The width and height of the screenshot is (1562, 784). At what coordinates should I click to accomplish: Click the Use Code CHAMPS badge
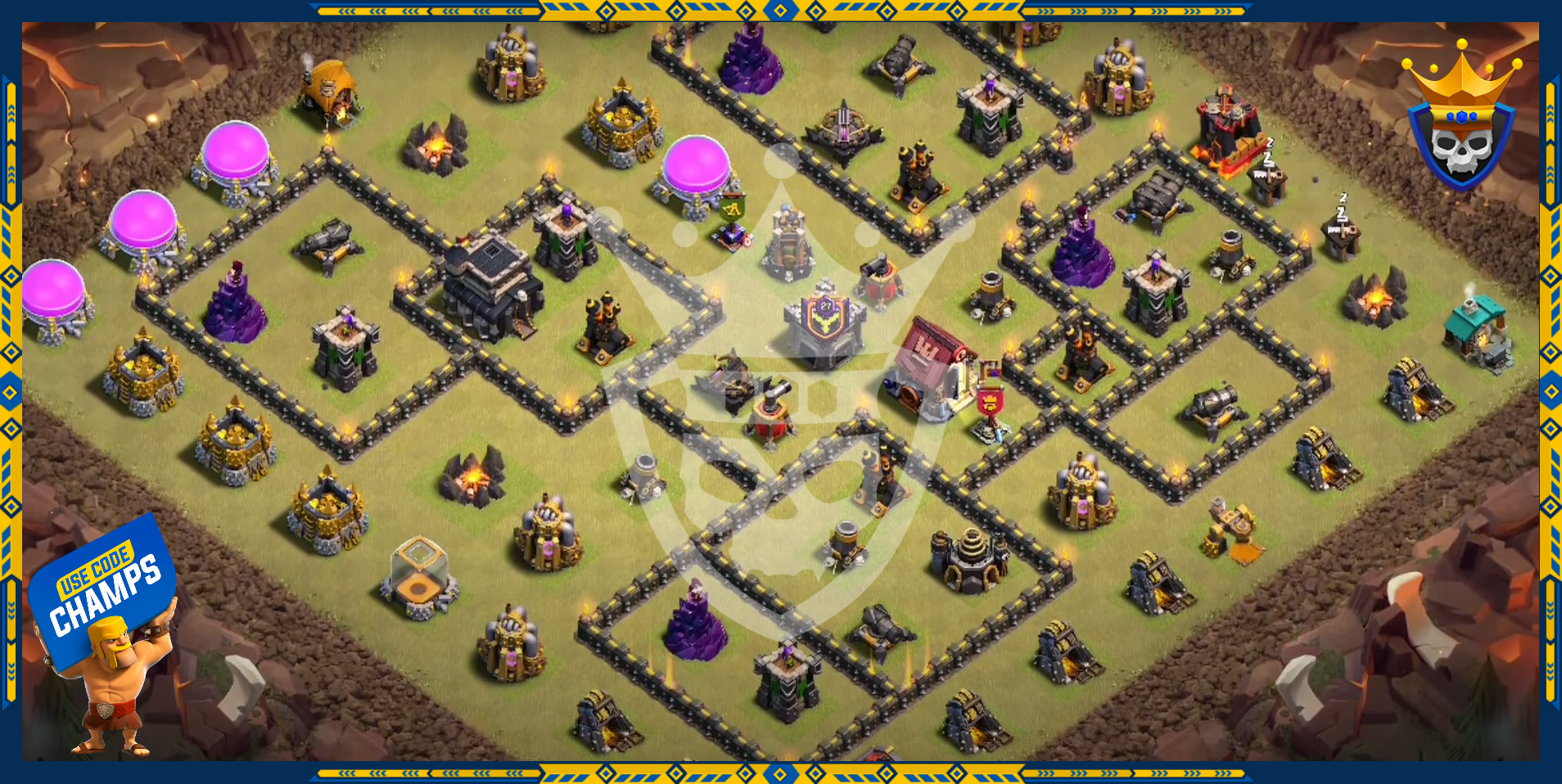click(x=104, y=591)
